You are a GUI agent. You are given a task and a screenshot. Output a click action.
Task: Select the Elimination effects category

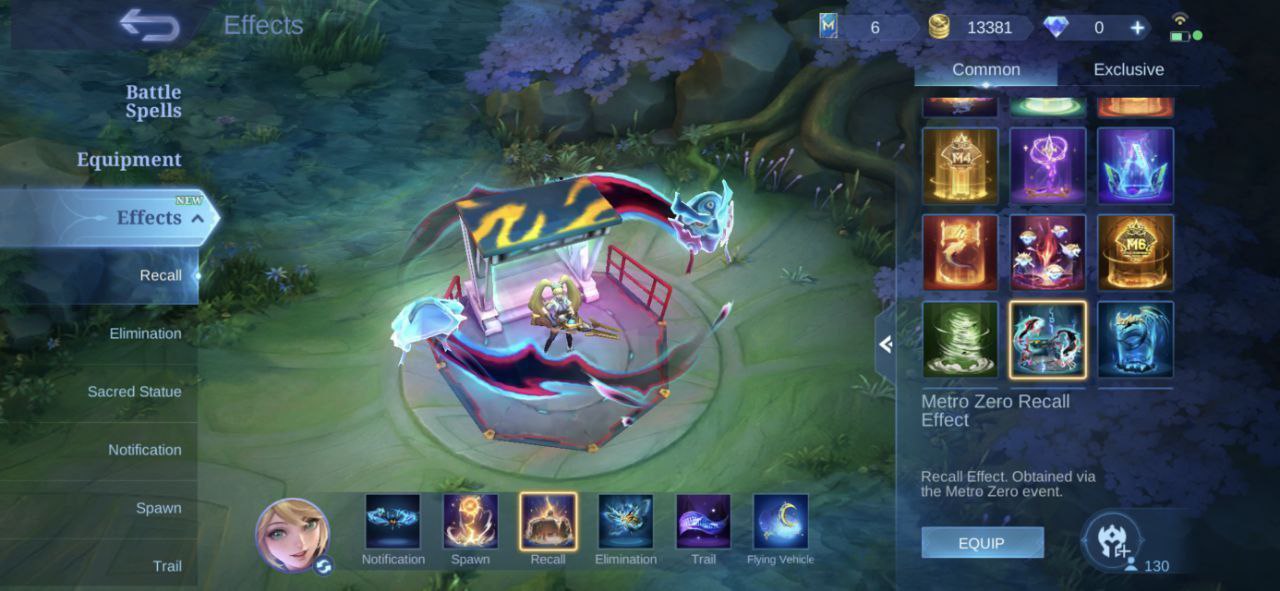click(x=145, y=334)
